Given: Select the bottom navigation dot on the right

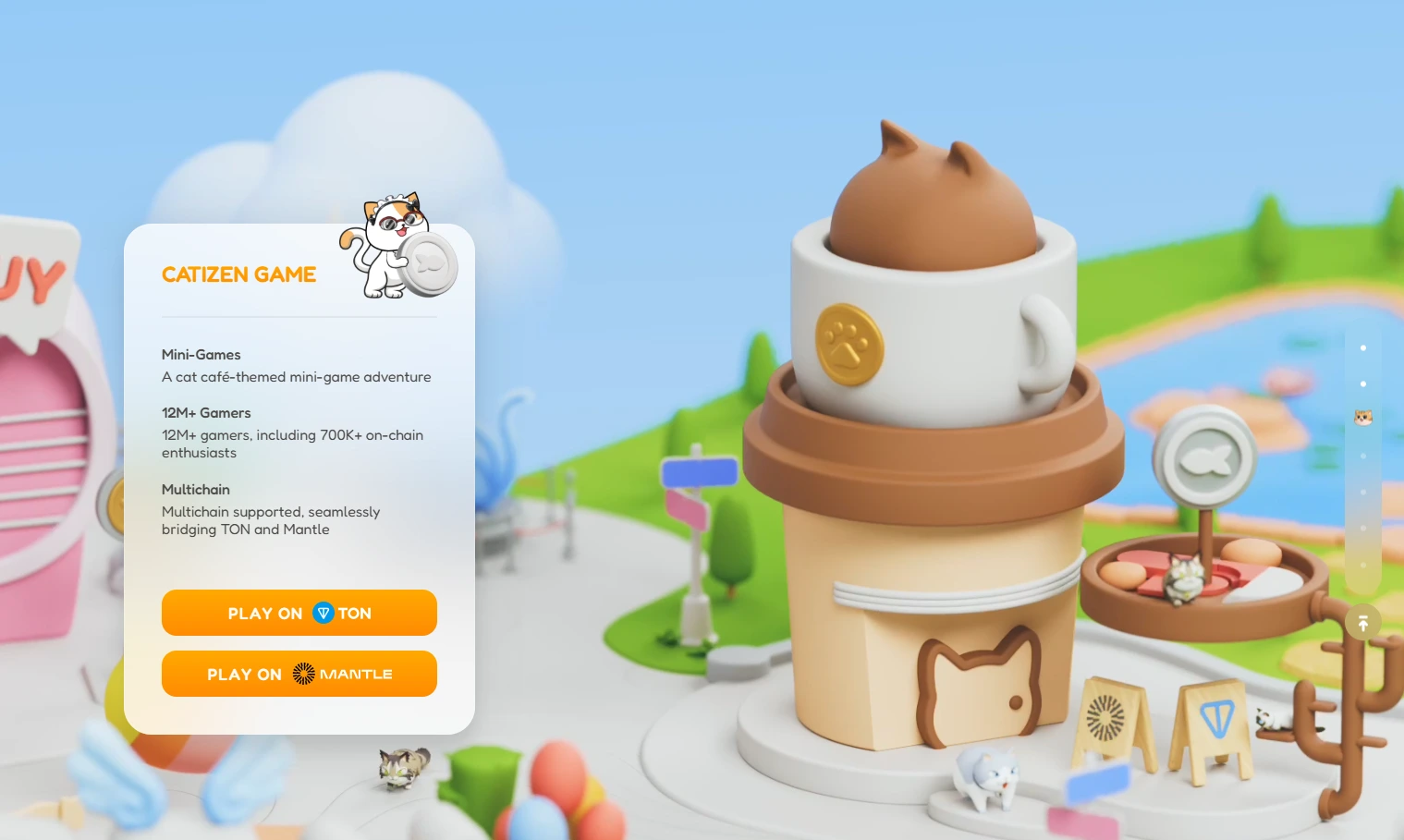Looking at the screenshot, I should (x=1362, y=565).
